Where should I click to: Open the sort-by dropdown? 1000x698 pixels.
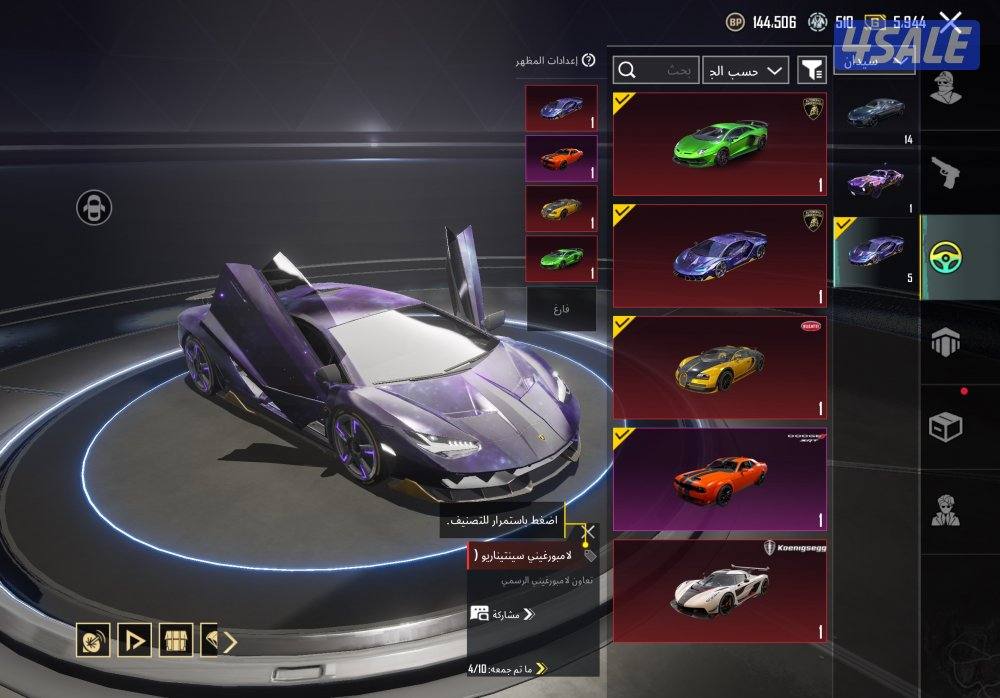(x=745, y=70)
